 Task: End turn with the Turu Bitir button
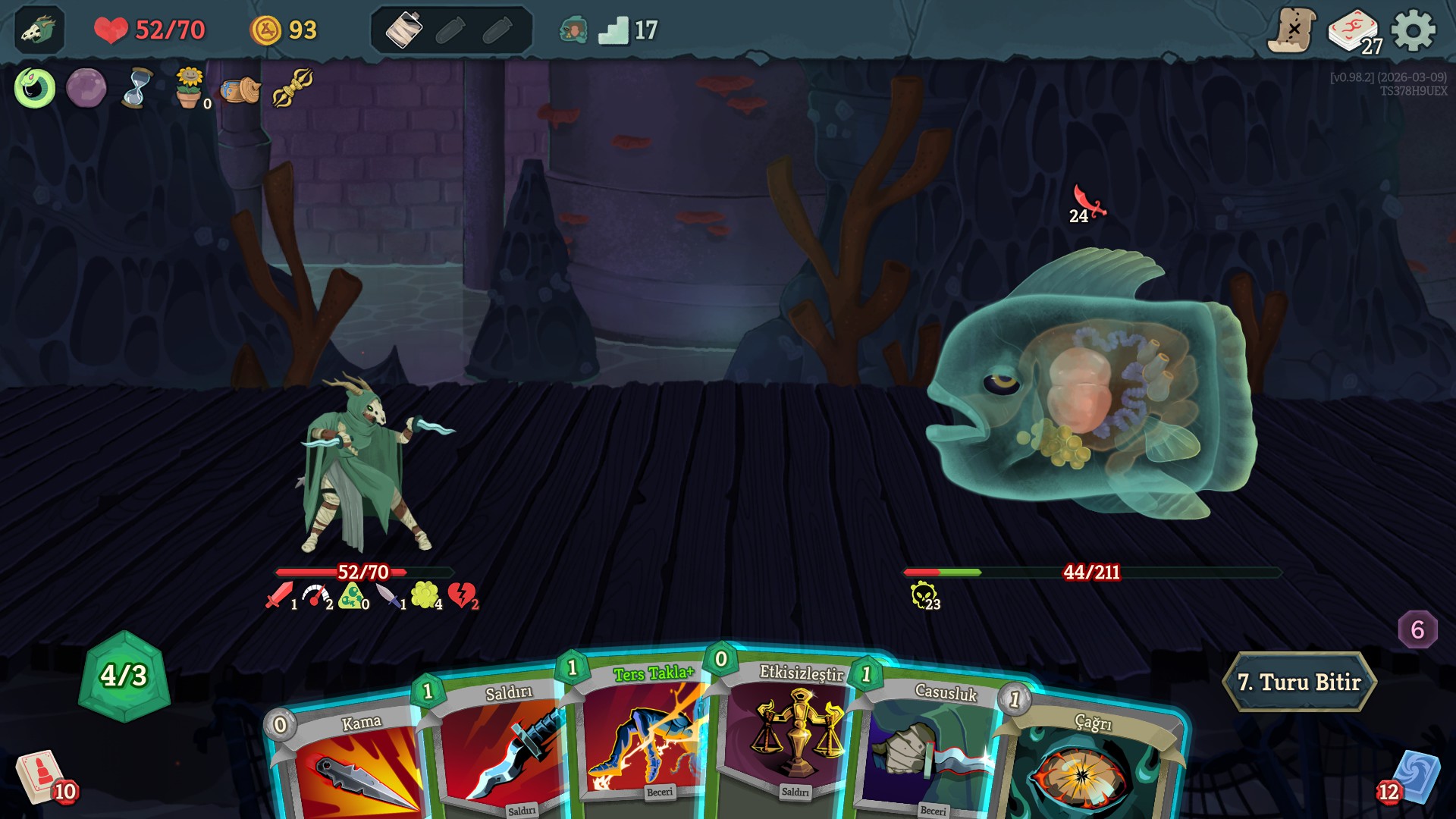1299,682
